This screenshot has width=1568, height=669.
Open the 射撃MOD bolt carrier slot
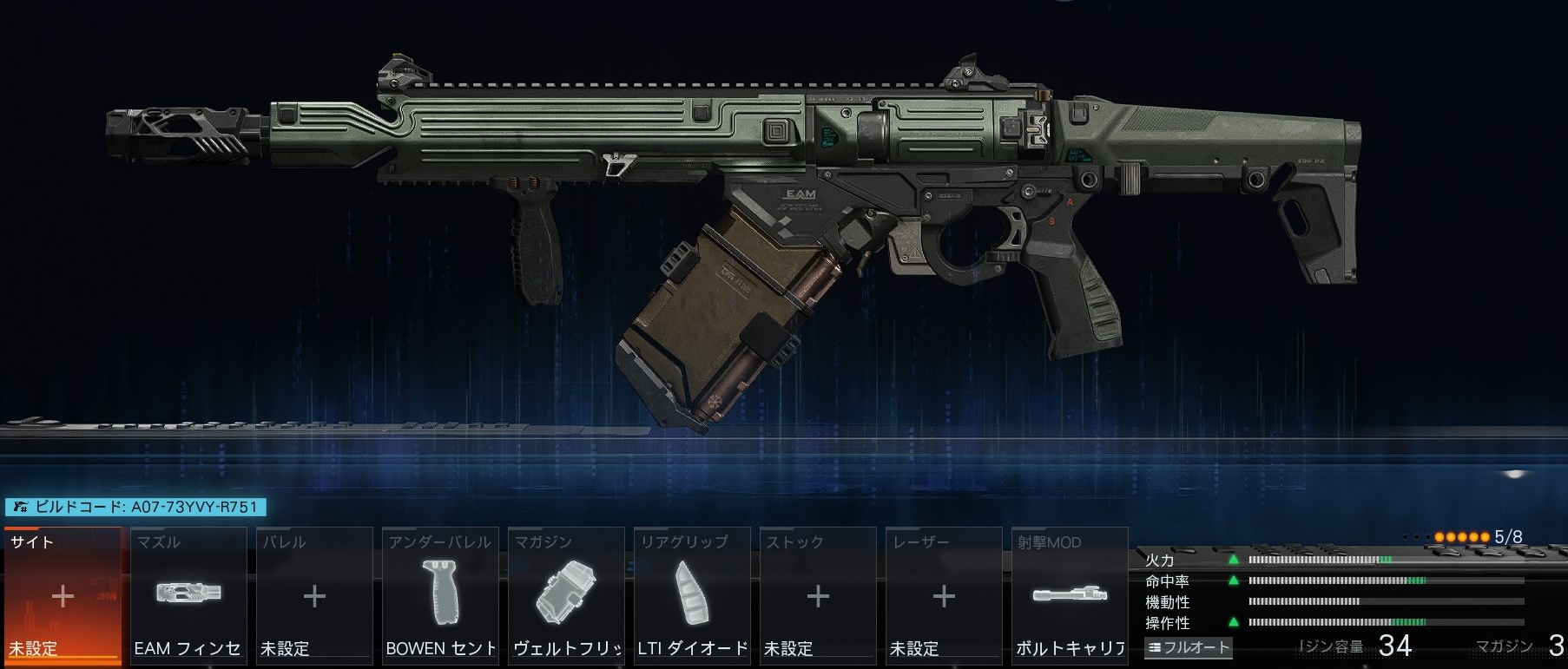(x=1070, y=596)
